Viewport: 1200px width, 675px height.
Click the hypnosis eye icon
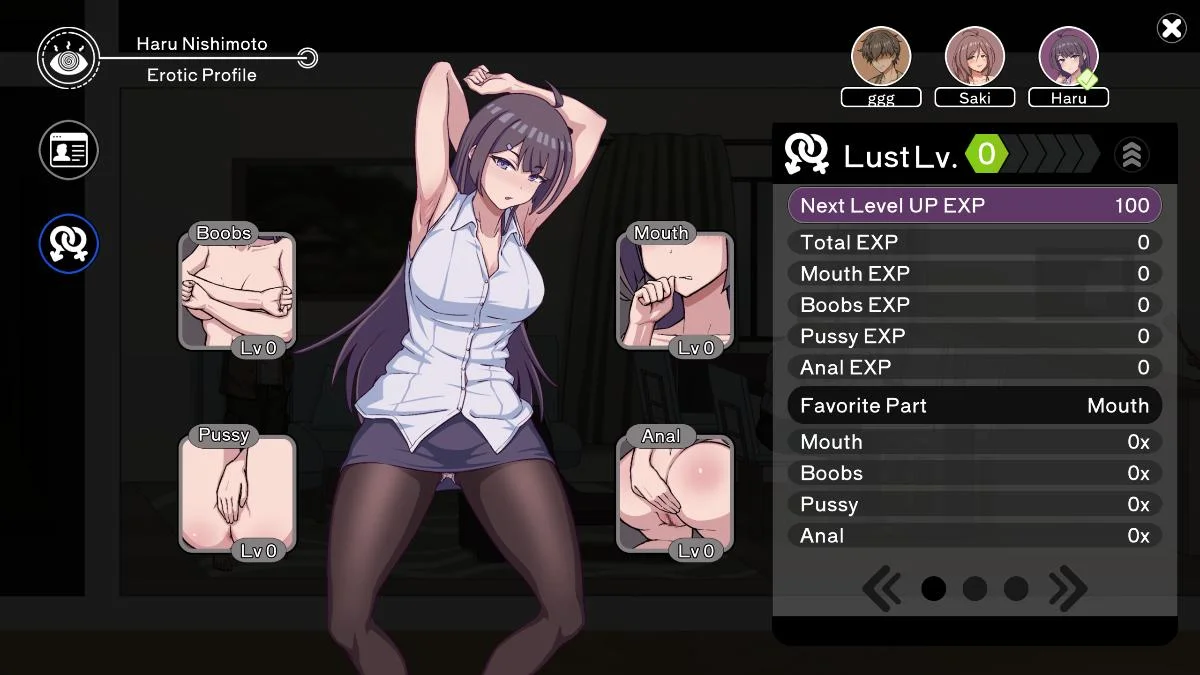(x=68, y=58)
